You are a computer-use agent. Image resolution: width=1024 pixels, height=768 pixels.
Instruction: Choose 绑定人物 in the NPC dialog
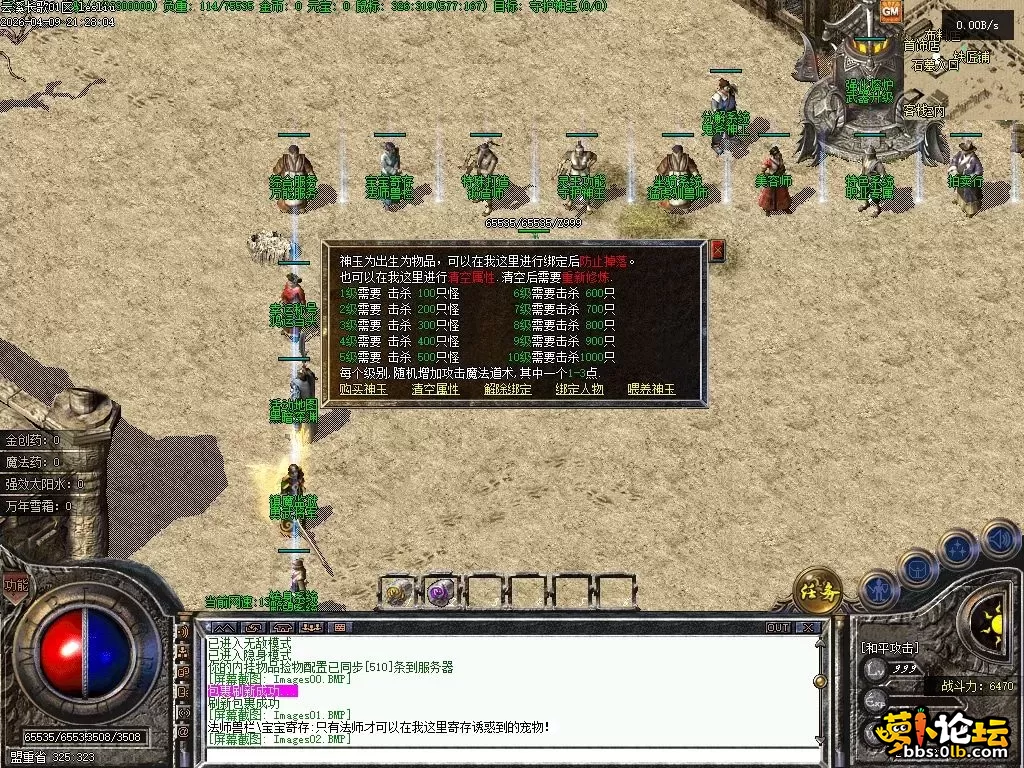tap(580, 389)
